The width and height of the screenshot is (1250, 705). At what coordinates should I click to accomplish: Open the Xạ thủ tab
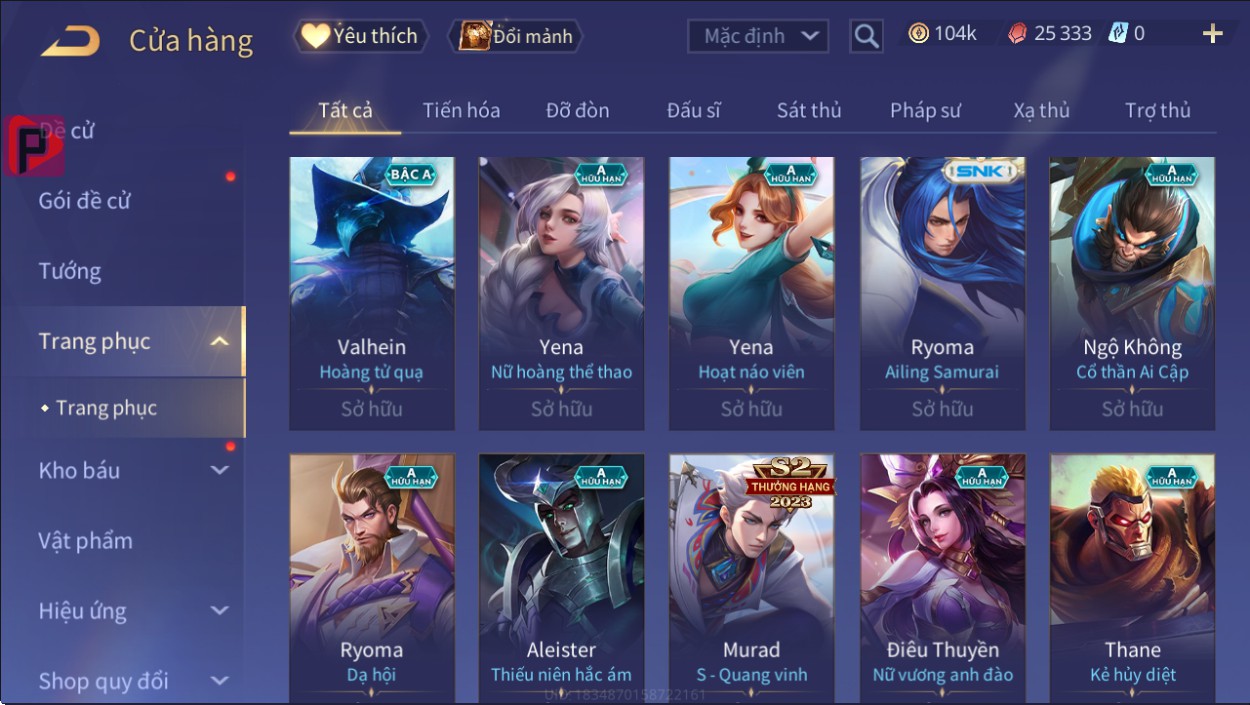point(1041,110)
